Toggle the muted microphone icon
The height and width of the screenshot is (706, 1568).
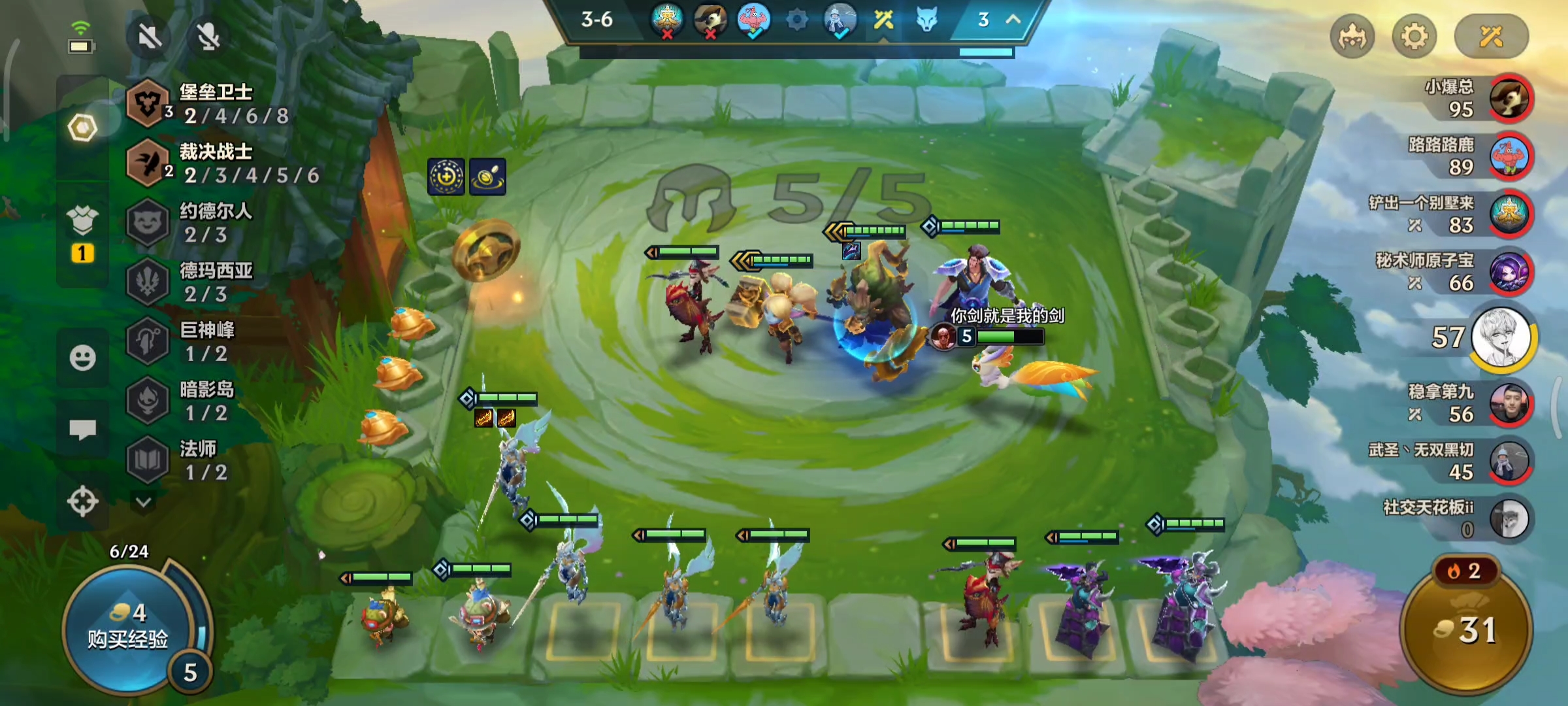click(x=208, y=37)
